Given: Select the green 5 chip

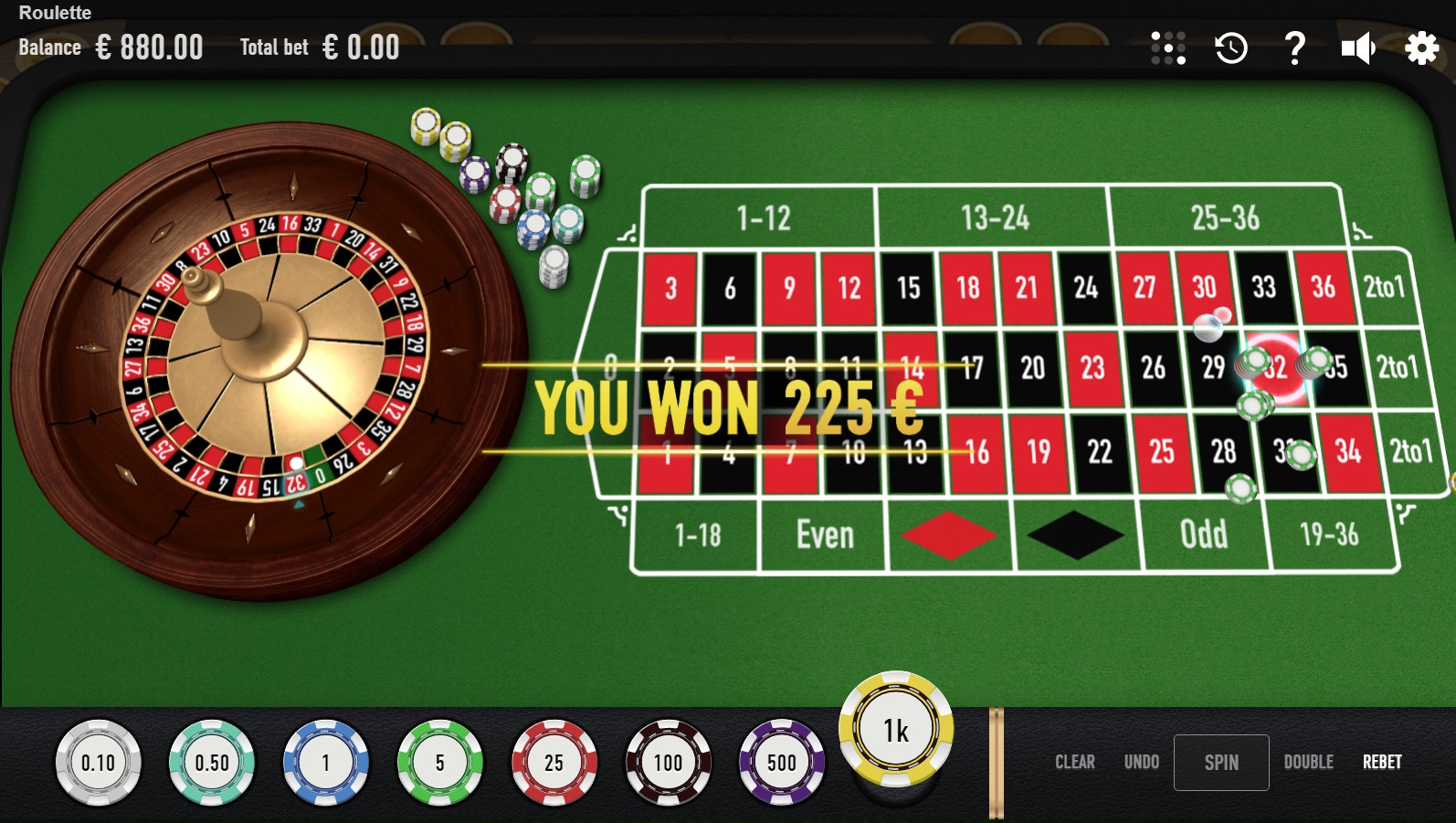Looking at the screenshot, I should pos(439,763).
